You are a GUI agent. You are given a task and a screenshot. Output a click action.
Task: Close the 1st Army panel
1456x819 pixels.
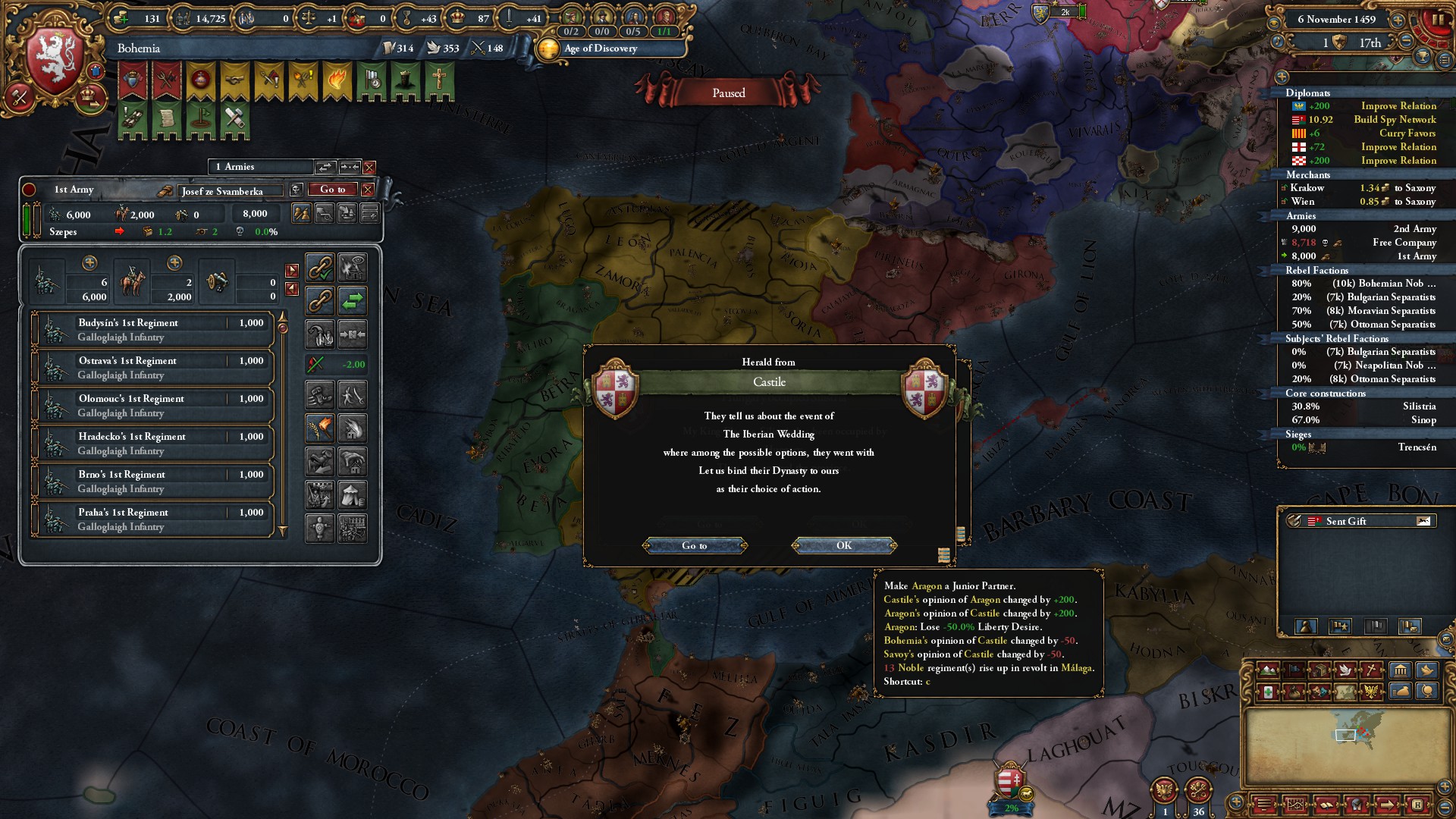click(x=368, y=190)
